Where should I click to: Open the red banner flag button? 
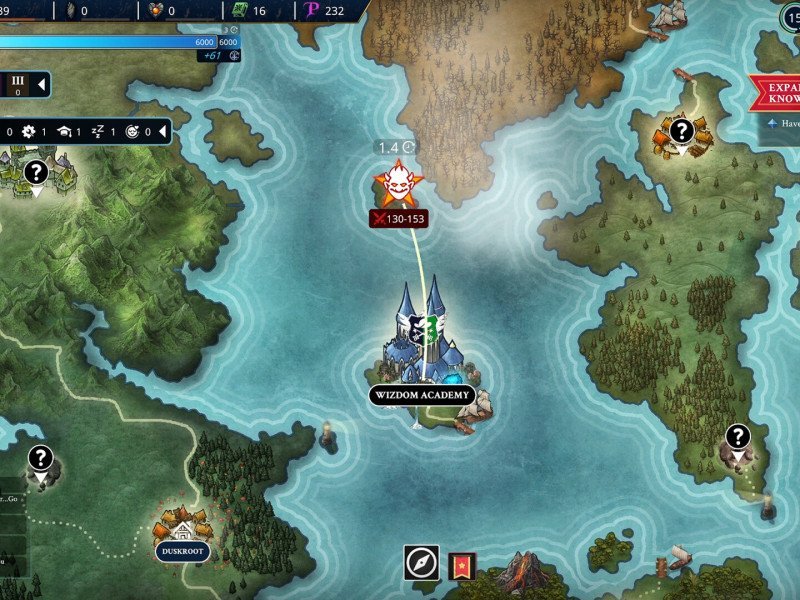(461, 566)
